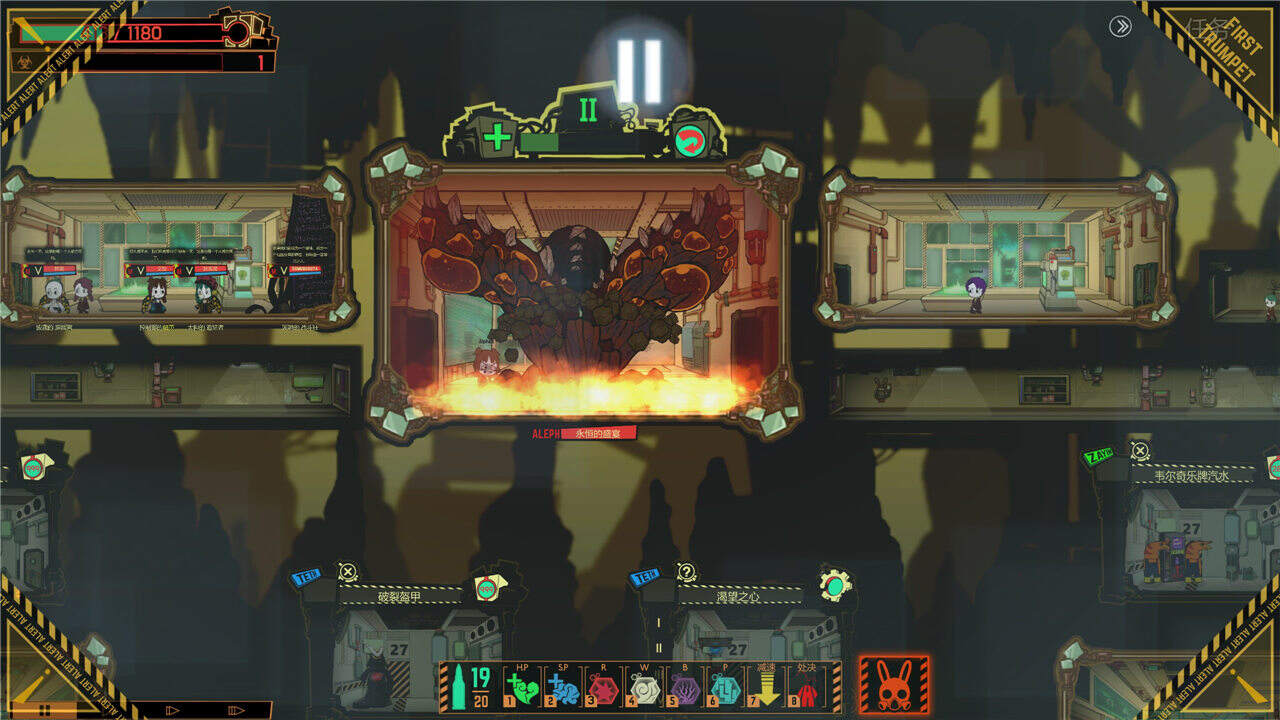Choose the white W shield bullet

(x=644, y=687)
